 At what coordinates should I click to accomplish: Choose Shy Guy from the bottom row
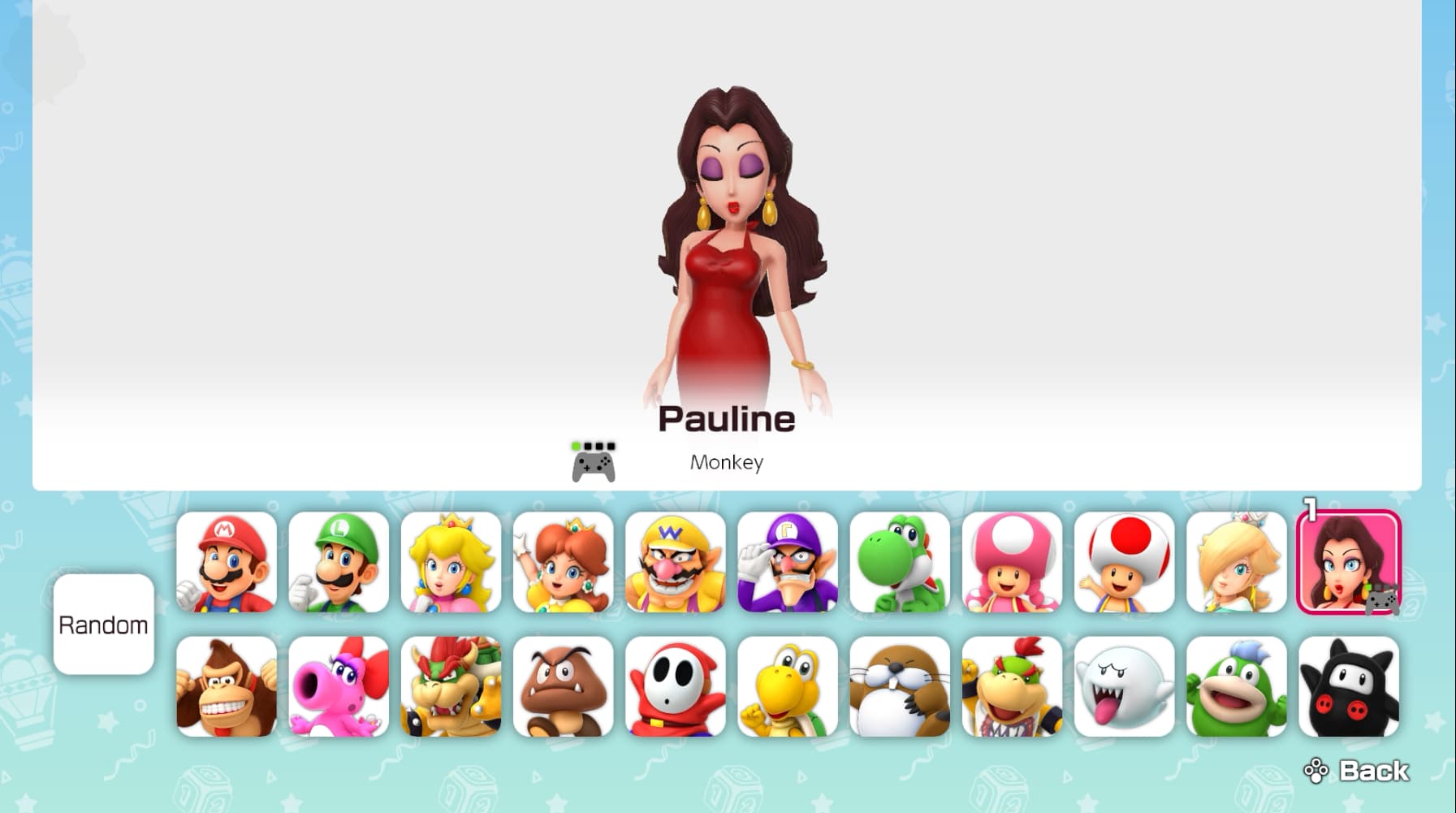[676, 689]
